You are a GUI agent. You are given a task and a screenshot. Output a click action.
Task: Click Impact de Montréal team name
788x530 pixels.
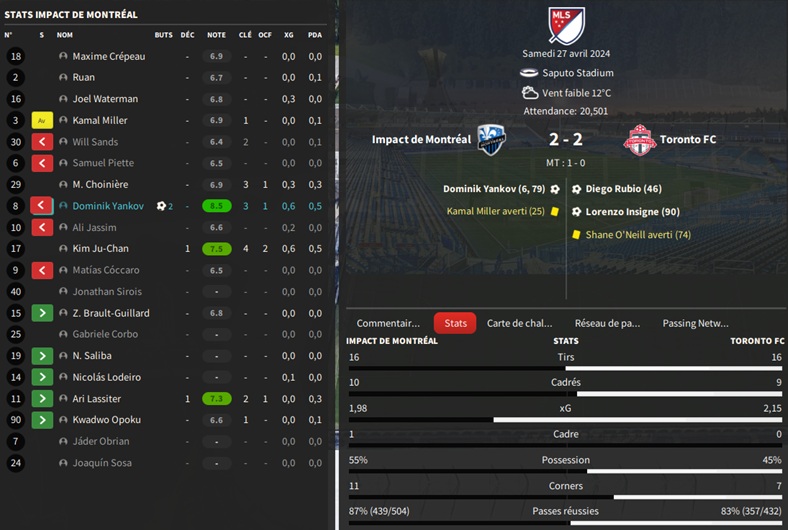point(421,140)
